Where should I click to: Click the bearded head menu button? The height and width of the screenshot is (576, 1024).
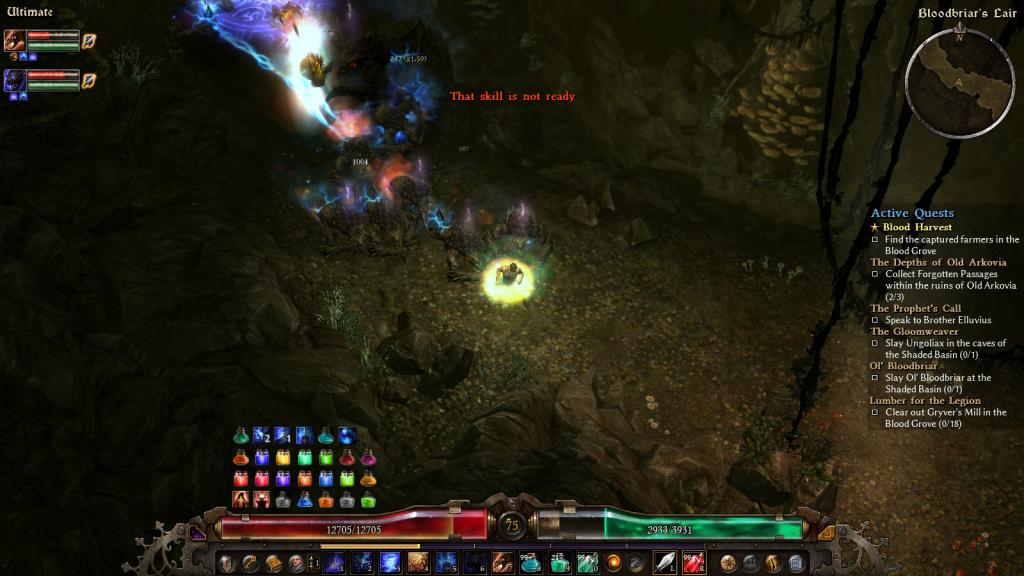click(296, 563)
